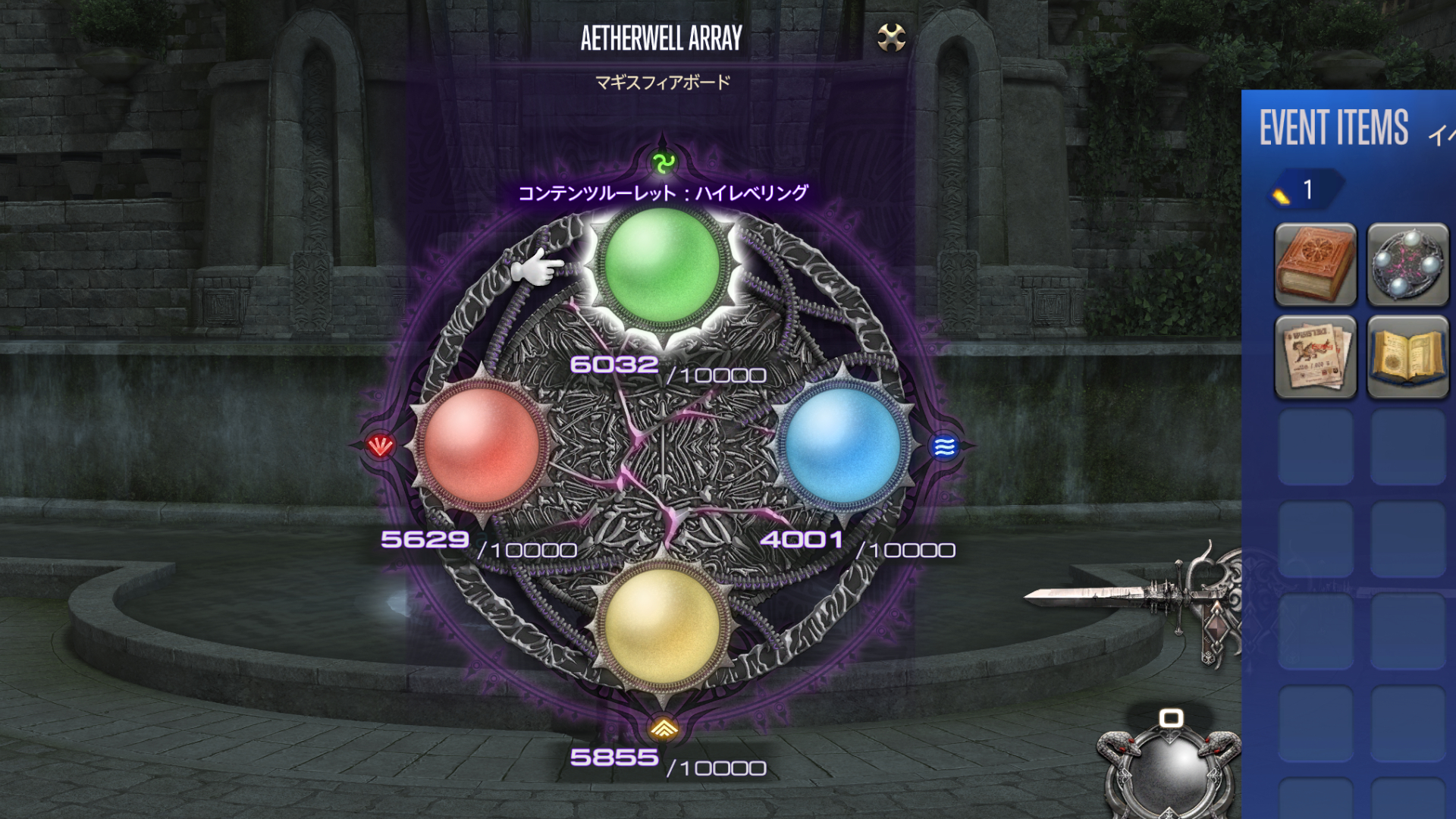Pick the blue water orb
The image size is (1456, 819).
click(x=843, y=445)
